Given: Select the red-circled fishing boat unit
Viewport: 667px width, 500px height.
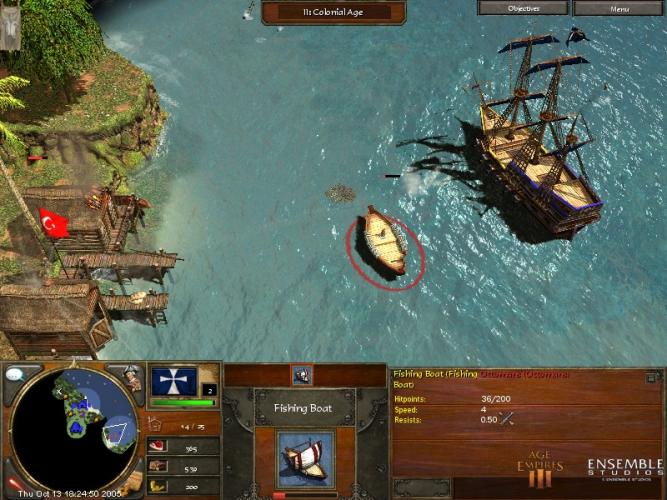Looking at the screenshot, I should (385, 241).
